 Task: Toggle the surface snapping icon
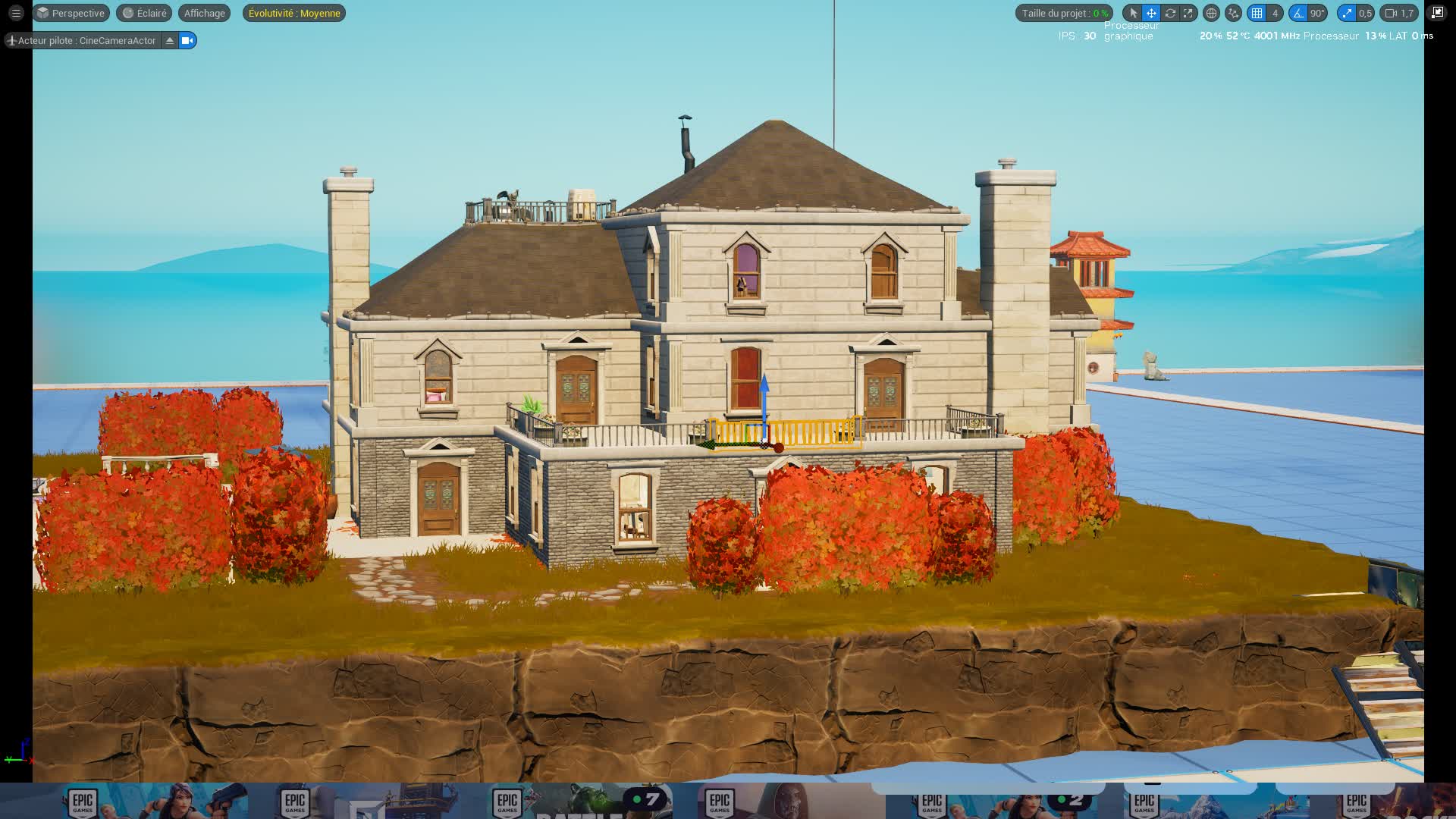point(1234,13)
